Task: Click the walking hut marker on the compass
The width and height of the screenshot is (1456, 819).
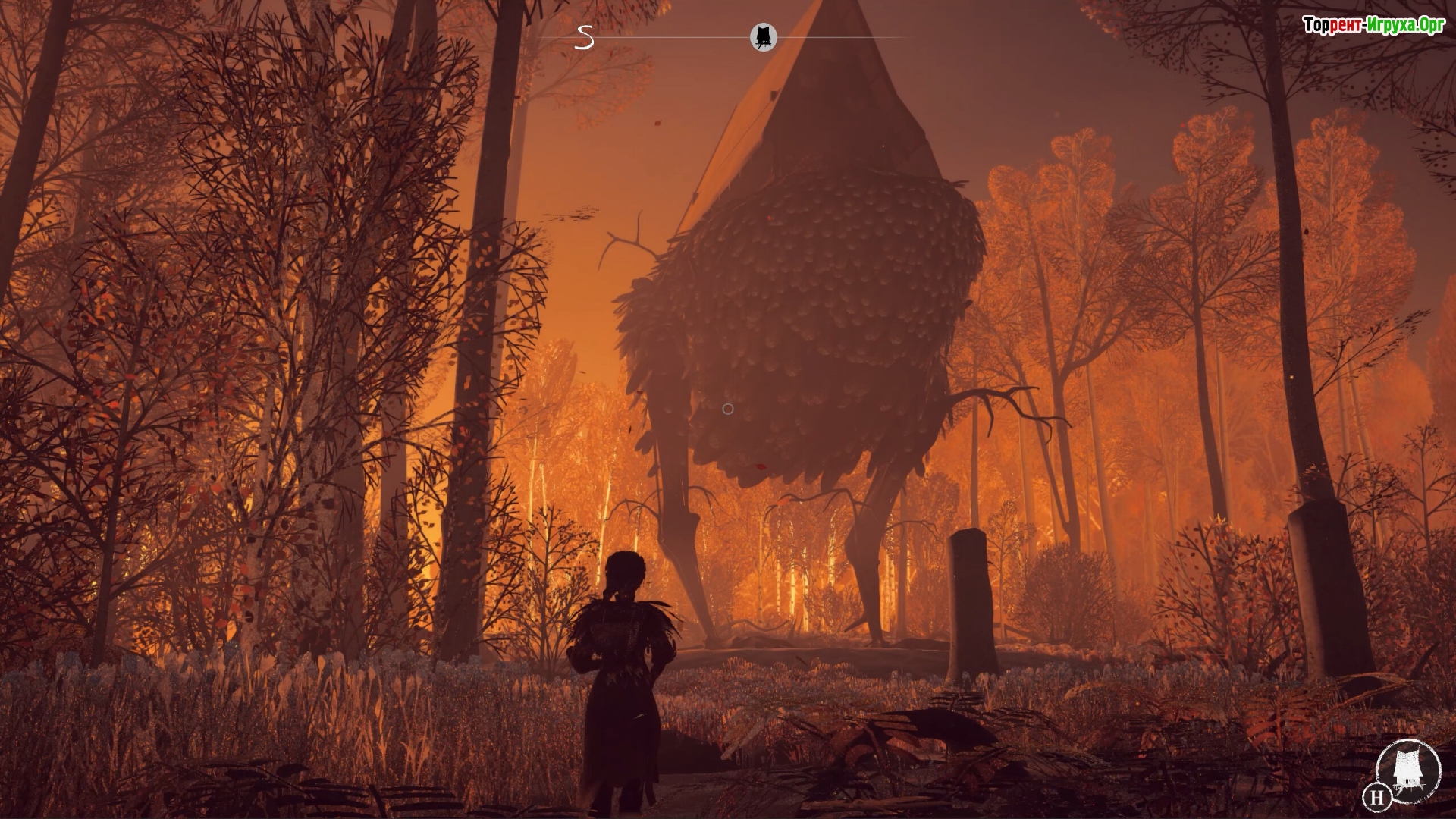Action: tap(764, 36)
